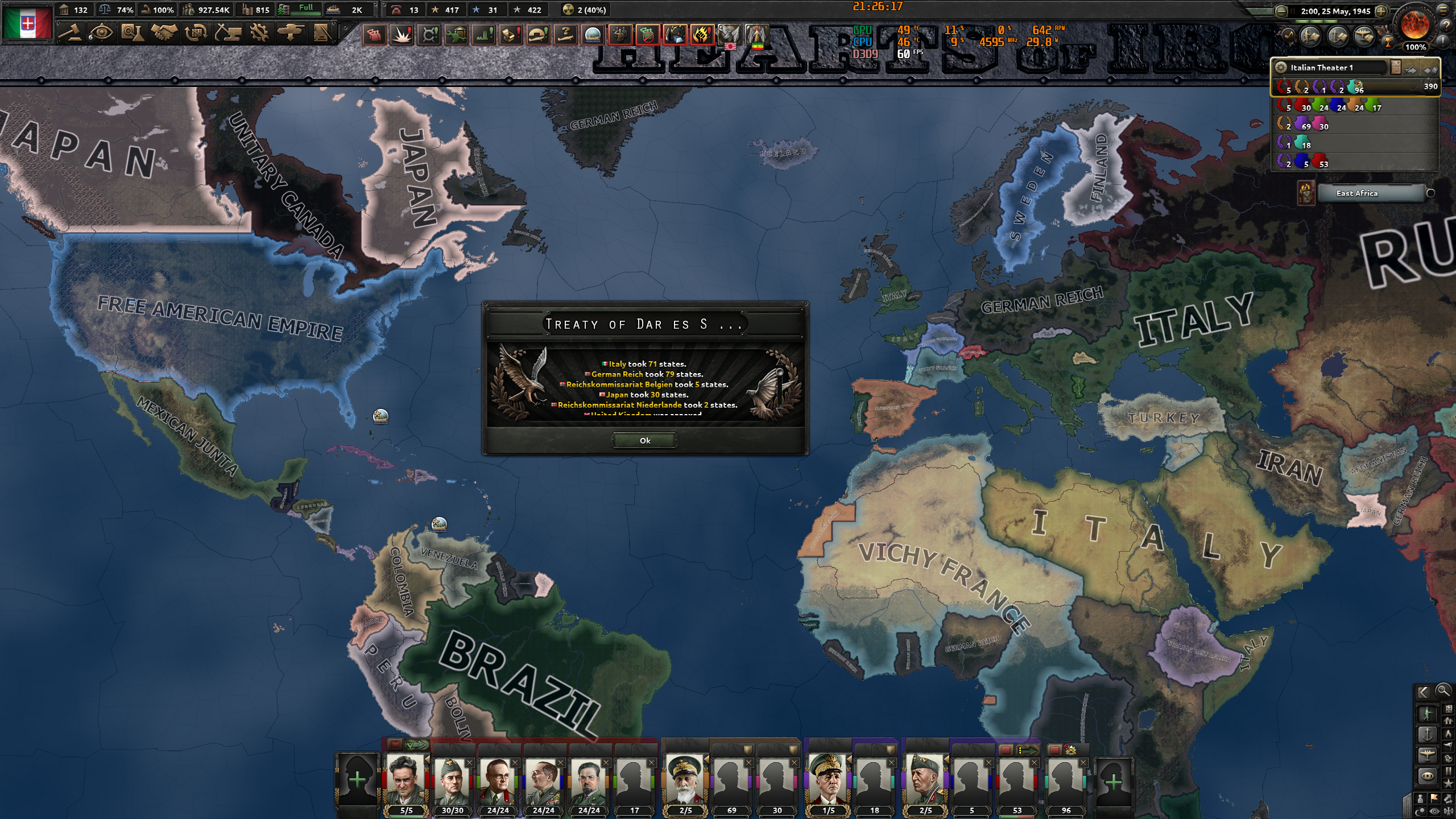This screenshot has width=1456, height=819.
Task: Toggle naval units visibility with the anchor icon
Action: [x=1429, y=734]
